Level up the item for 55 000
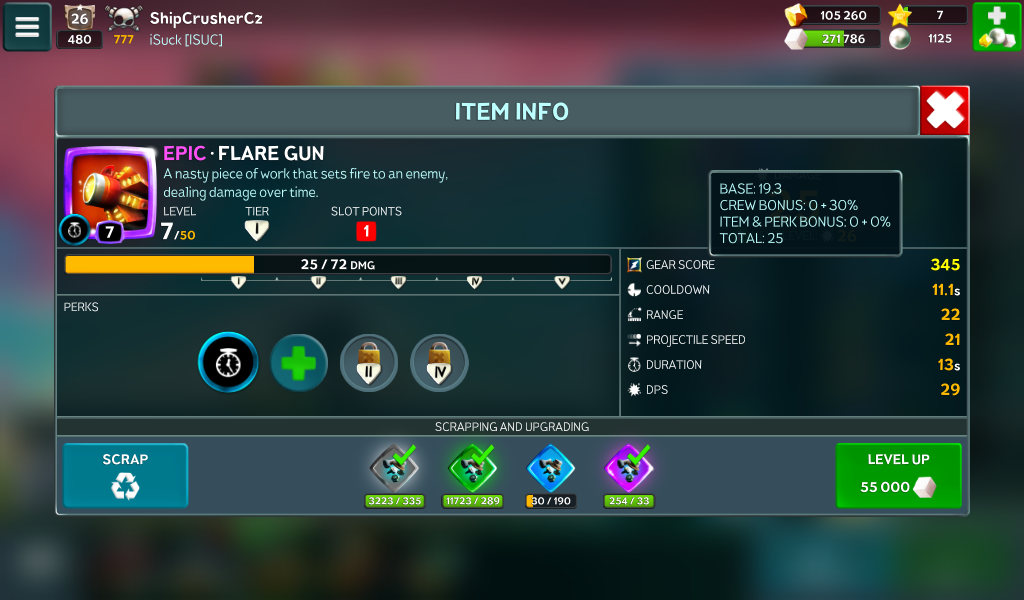The image size is (1024, 600). [898, 475]
